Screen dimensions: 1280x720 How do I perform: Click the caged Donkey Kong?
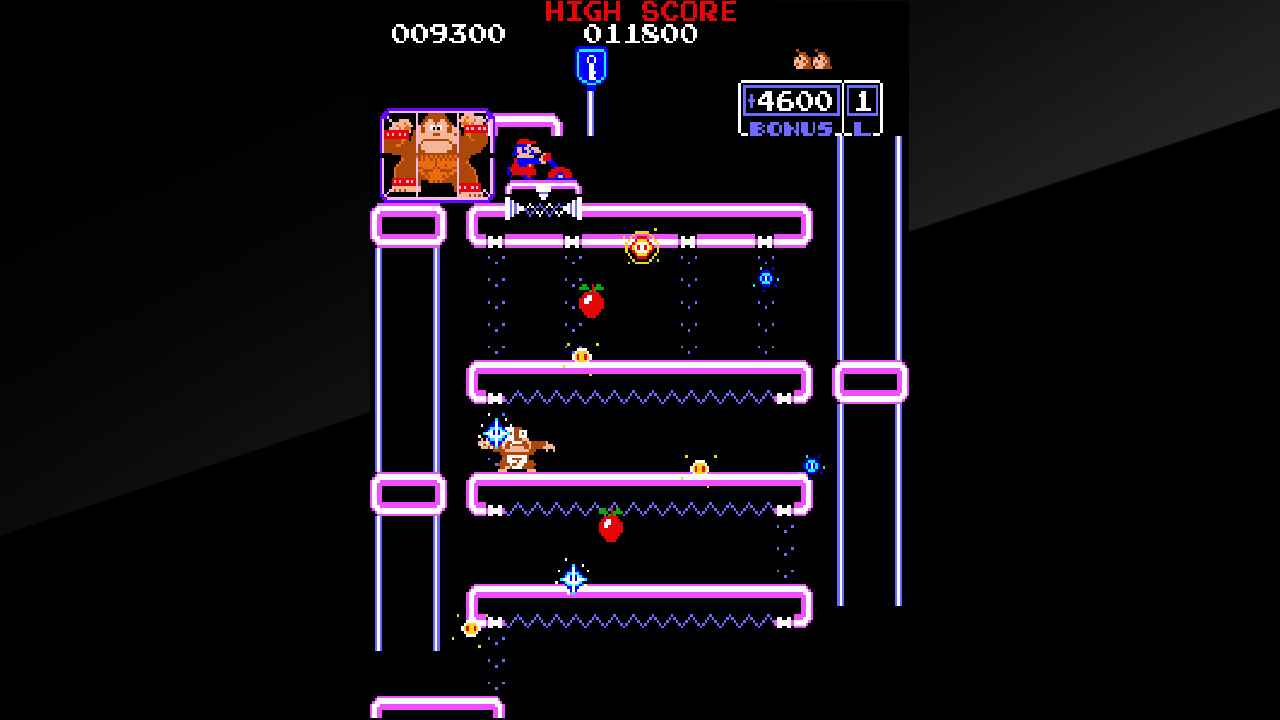437,152
